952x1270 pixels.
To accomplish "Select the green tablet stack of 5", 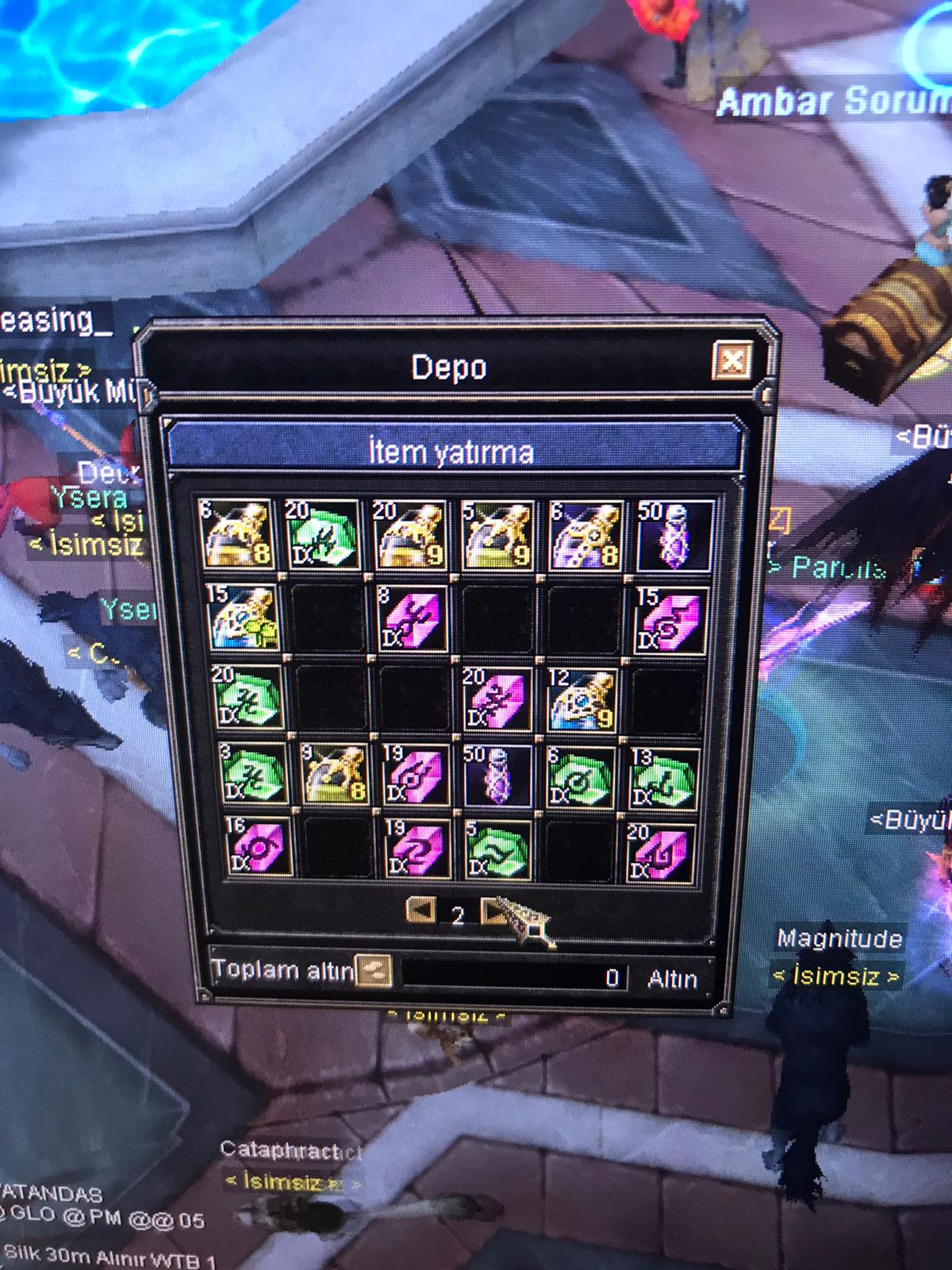I will (x=497, y=851).
